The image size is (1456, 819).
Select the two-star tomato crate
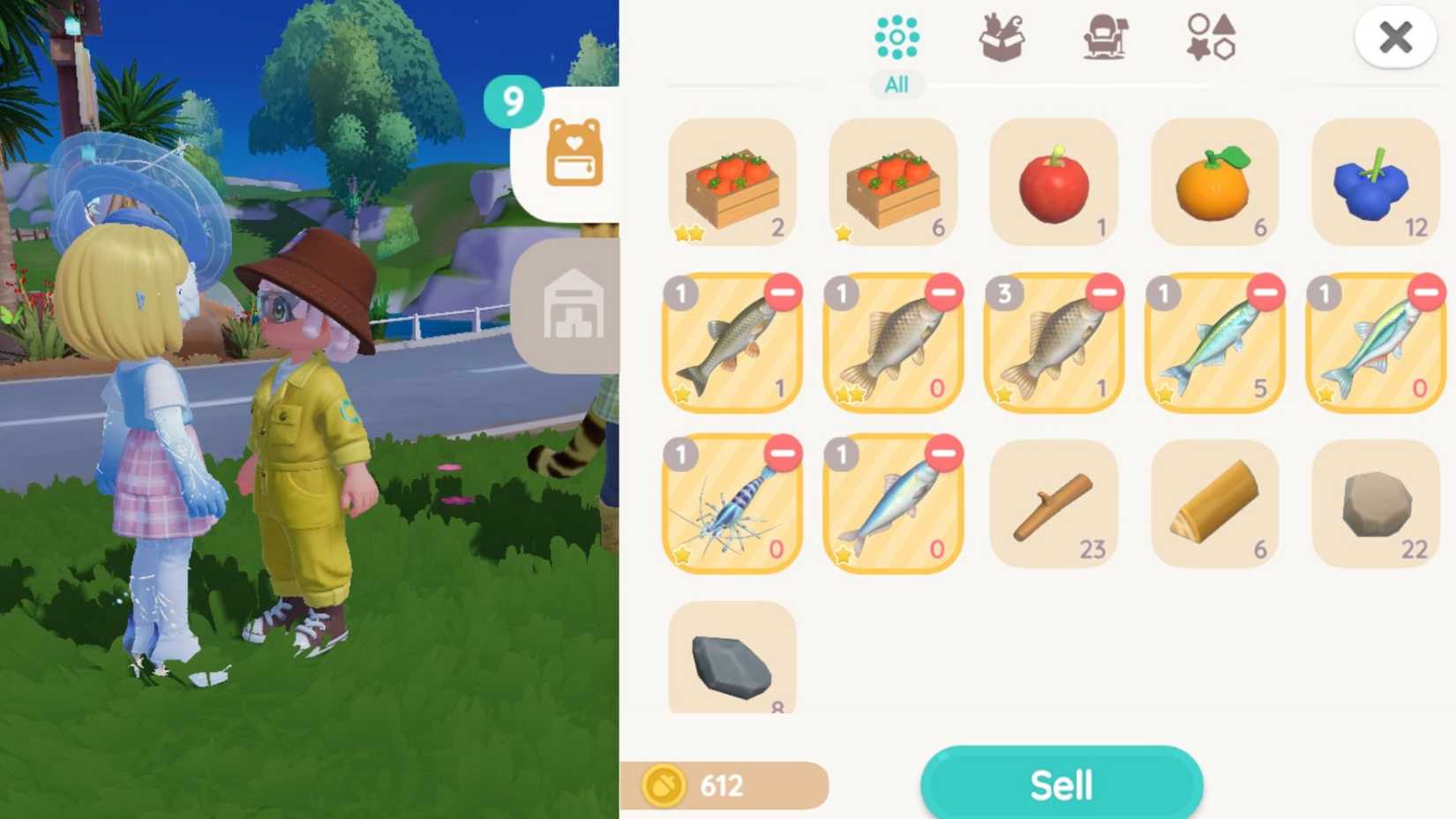(731, 181)
